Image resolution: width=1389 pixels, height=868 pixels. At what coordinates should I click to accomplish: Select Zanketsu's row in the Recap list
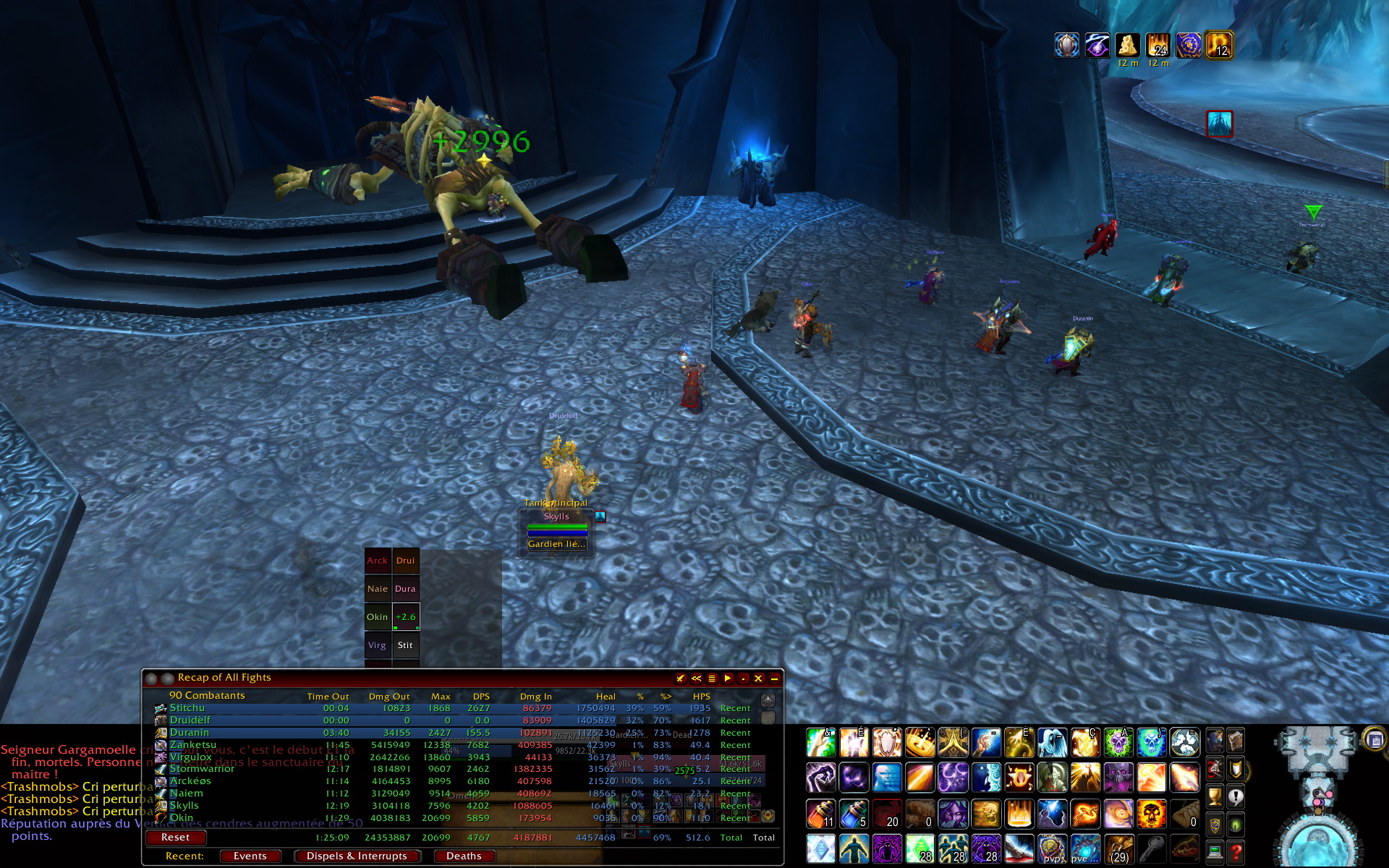point(192,744)
